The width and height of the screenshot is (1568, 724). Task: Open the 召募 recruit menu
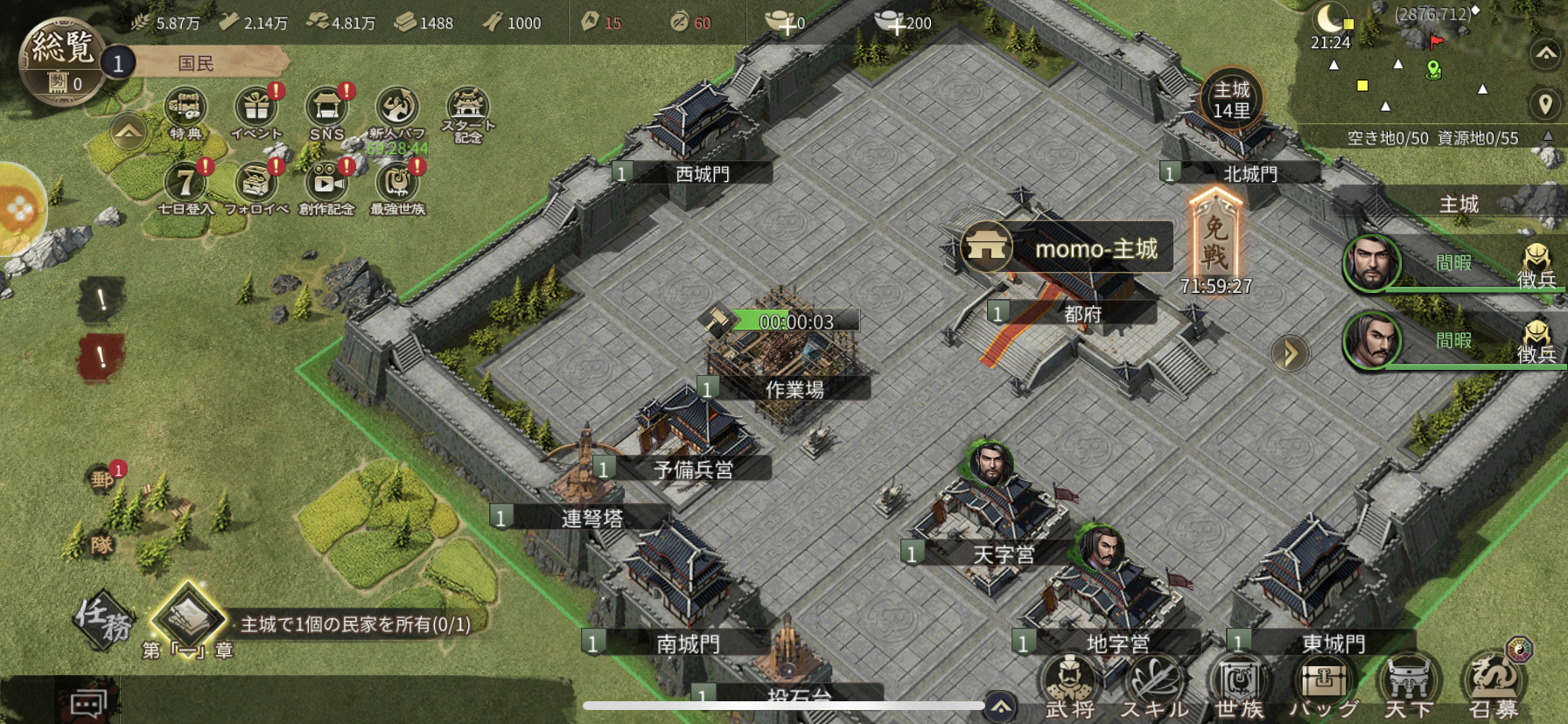click(1494, 687)
